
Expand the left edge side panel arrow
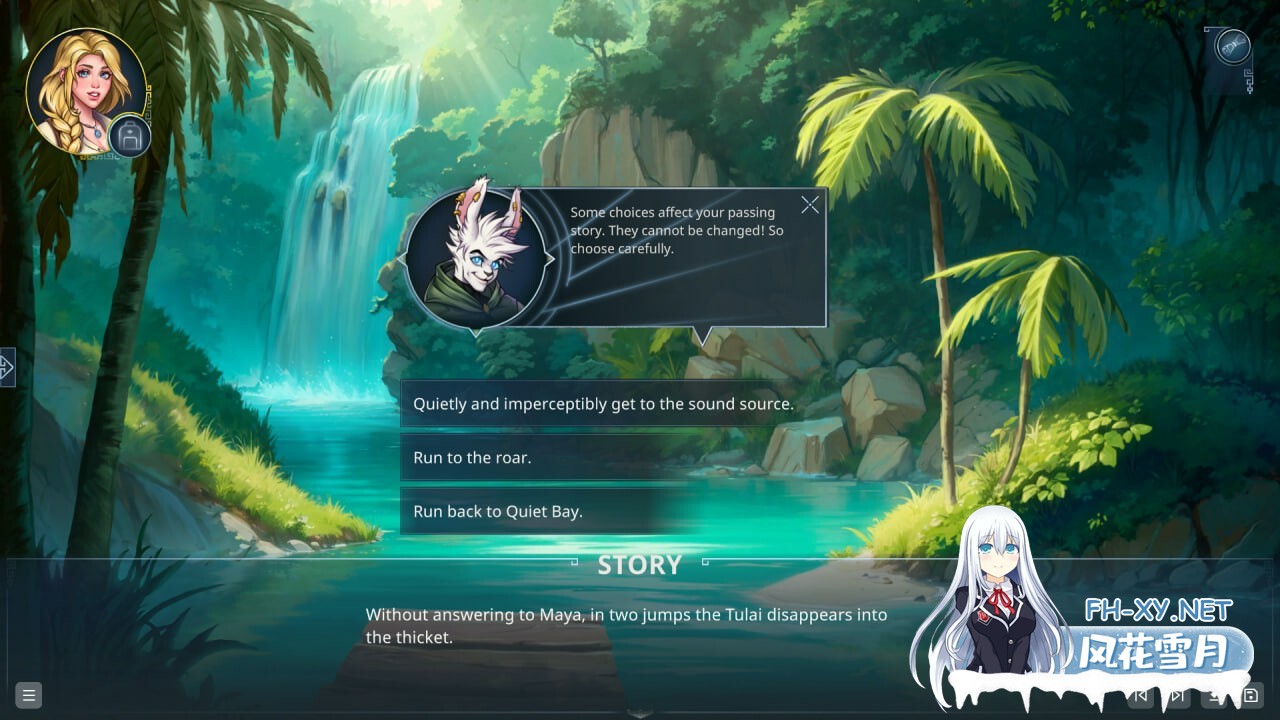pos(7,367)
